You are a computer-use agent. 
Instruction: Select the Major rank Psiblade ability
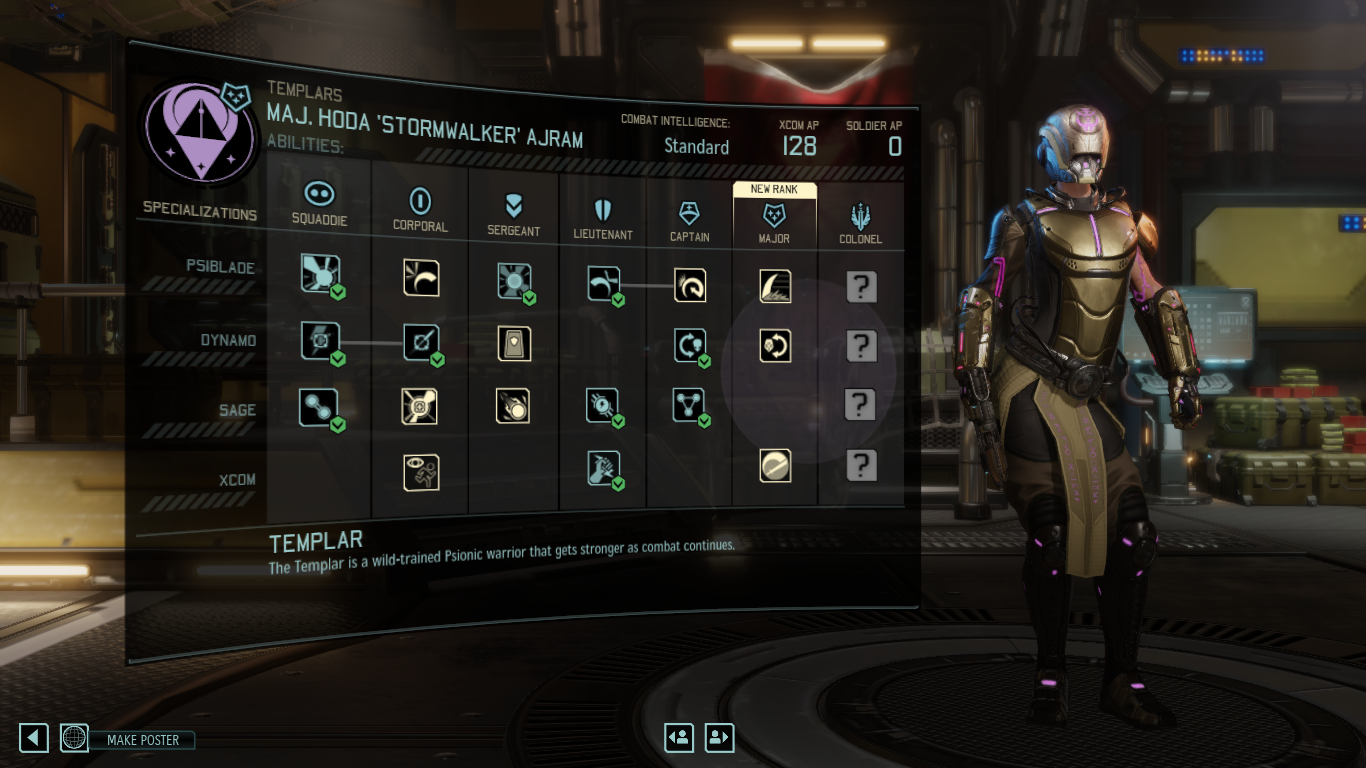tap(775, 286)
